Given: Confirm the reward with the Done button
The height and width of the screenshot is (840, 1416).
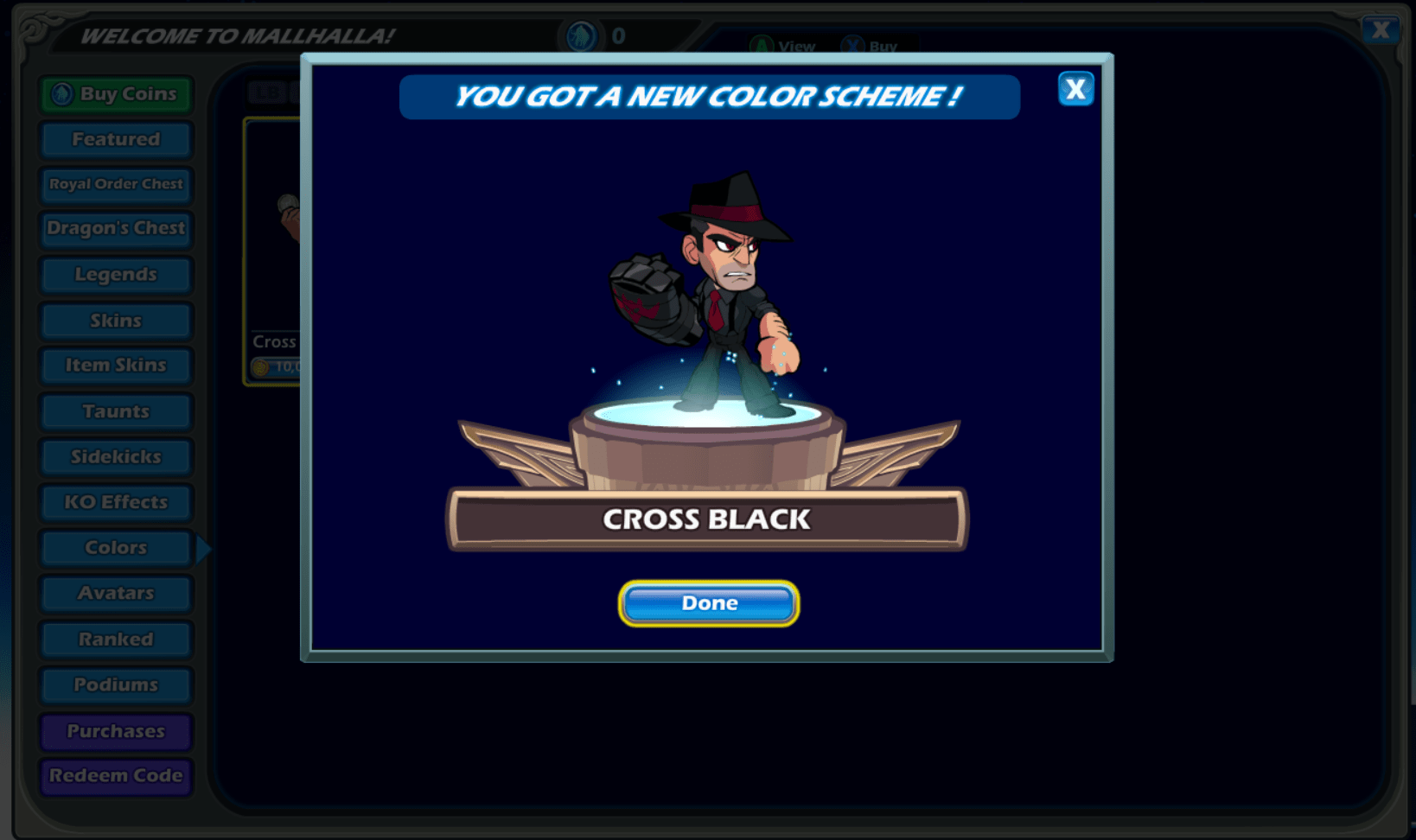Looking at the screenshot, I should point(708,602).
